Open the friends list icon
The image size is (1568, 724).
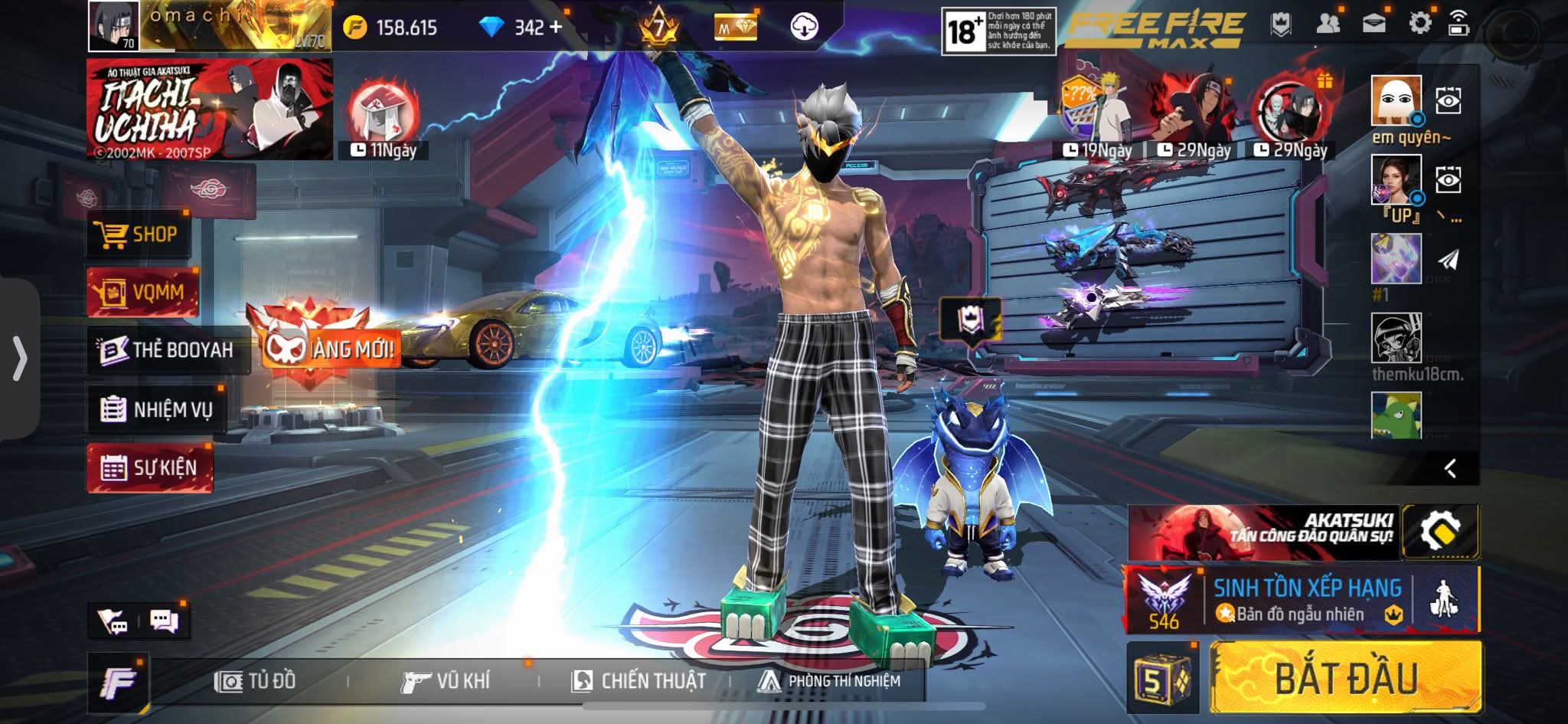click(x=1328, y=24)
